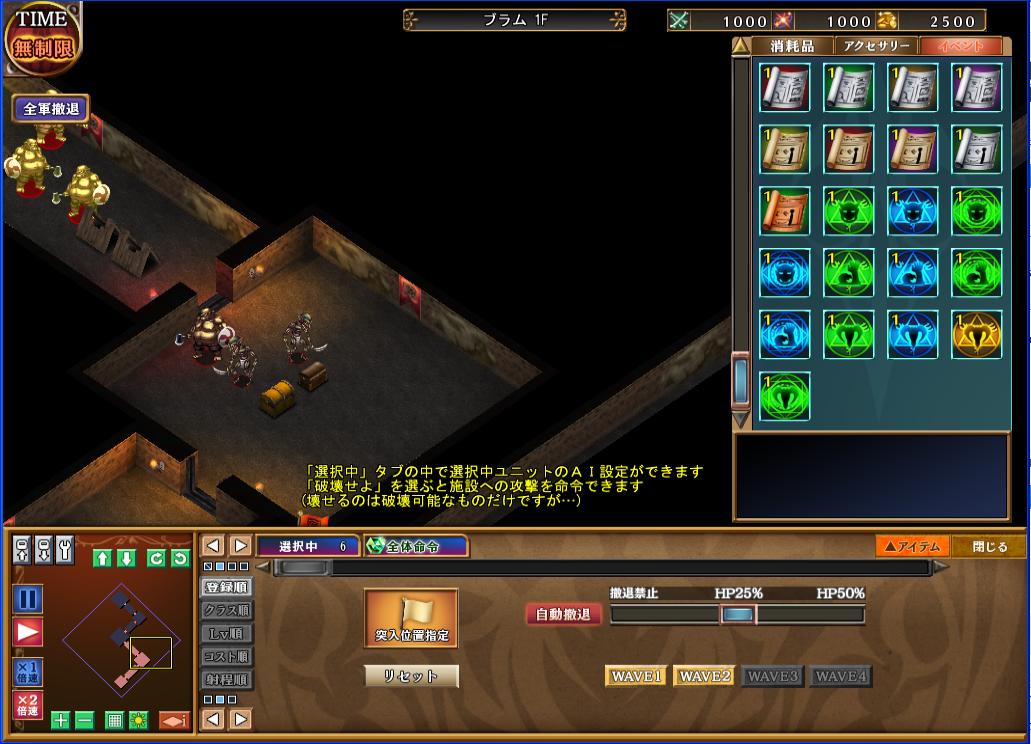Set game speed to ×2 倍速
Image resolution: width=1031 pixels, height=744 pixels.
point(28,705)
